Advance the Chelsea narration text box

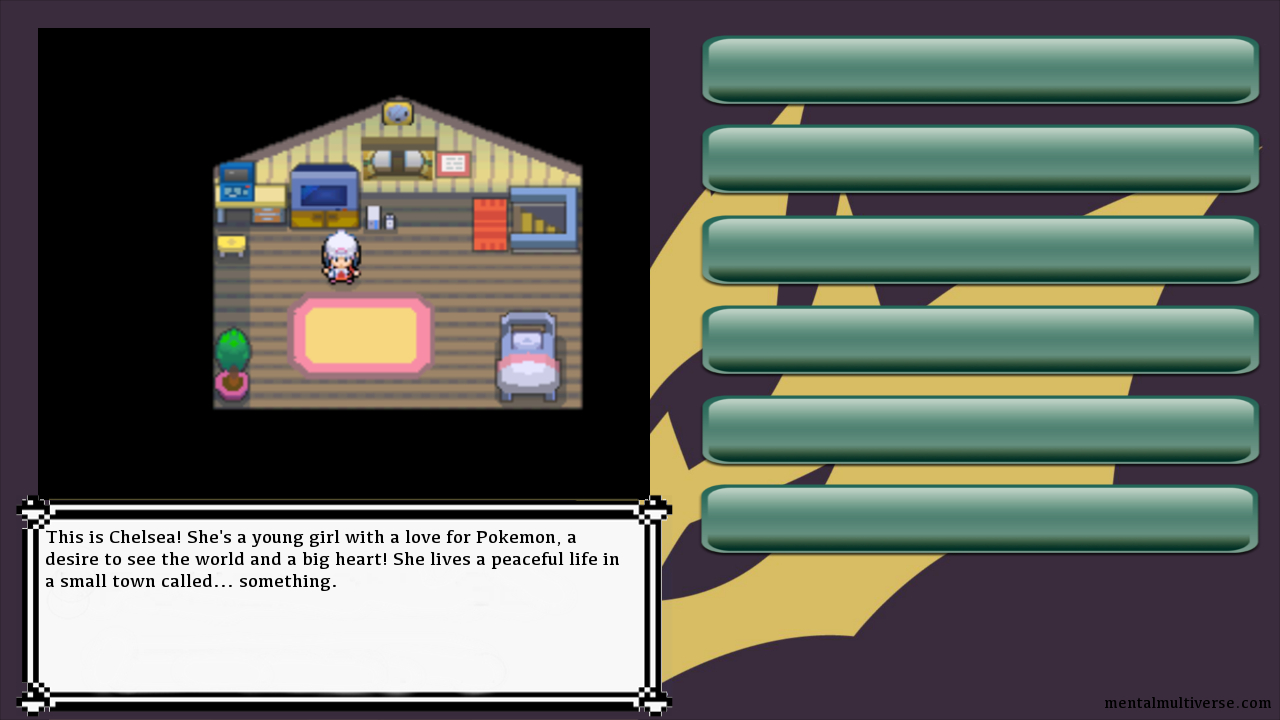[x=342, y=605]
